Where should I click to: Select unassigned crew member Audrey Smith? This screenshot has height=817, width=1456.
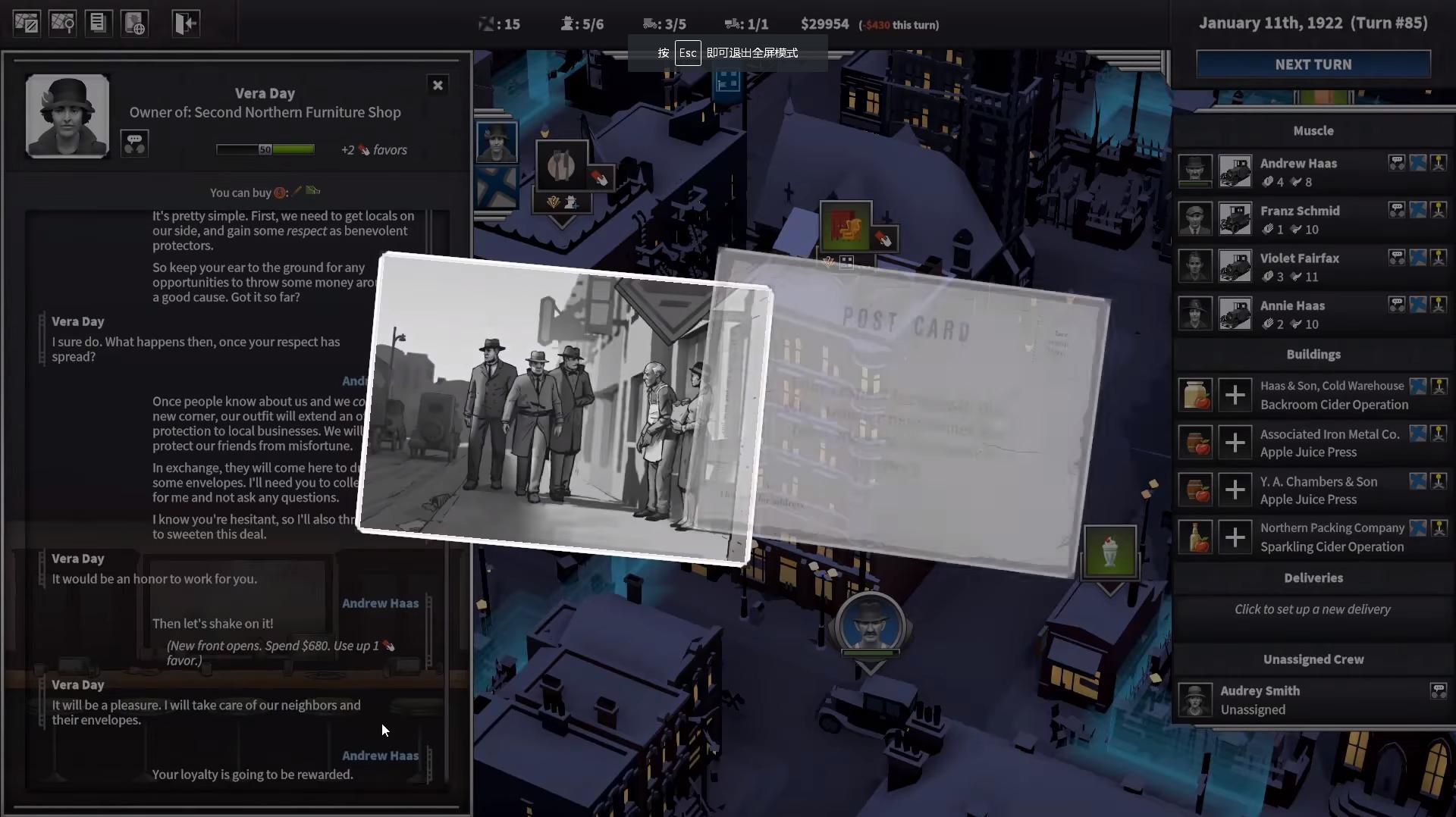click(1260, 699)
